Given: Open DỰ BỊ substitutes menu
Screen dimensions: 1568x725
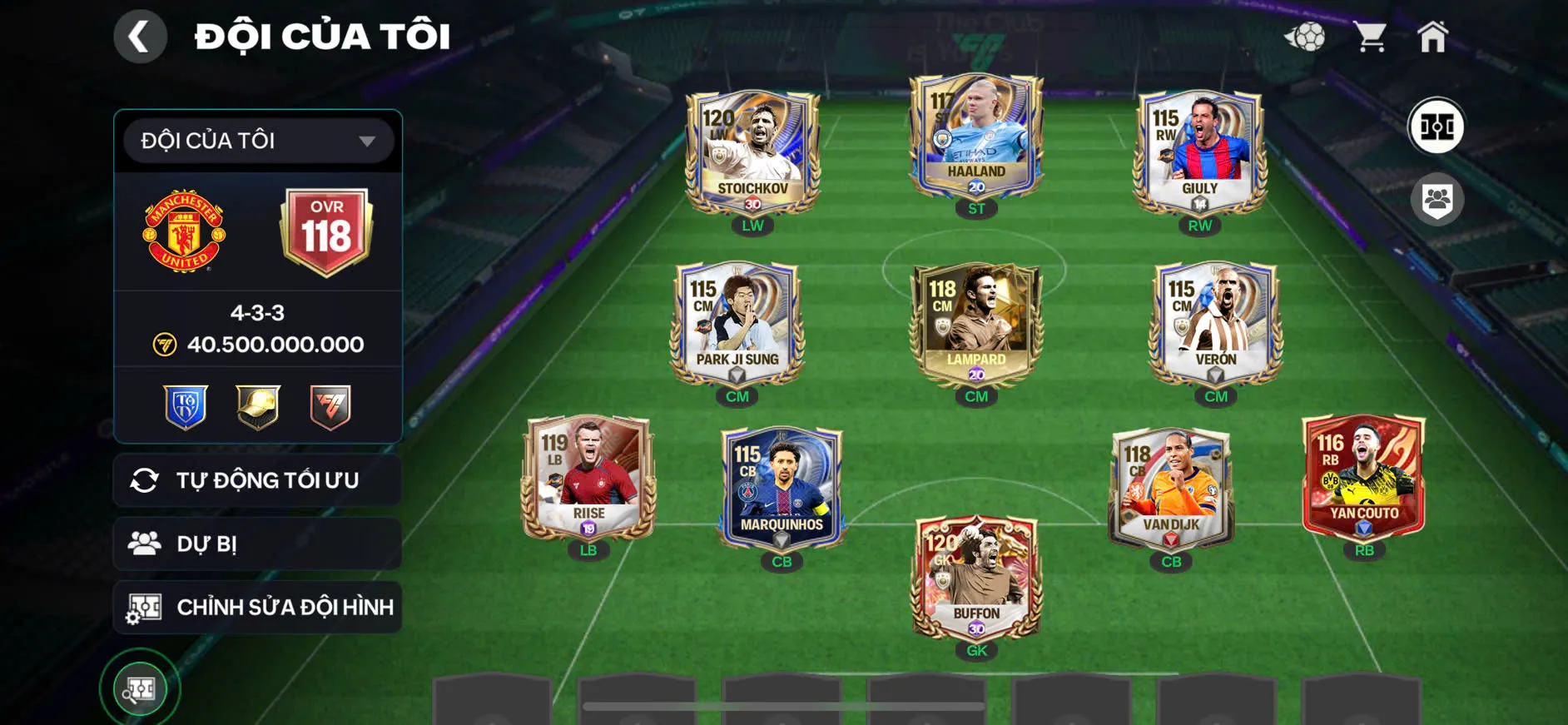Looking at the screenshot, I should click(256, 544).
